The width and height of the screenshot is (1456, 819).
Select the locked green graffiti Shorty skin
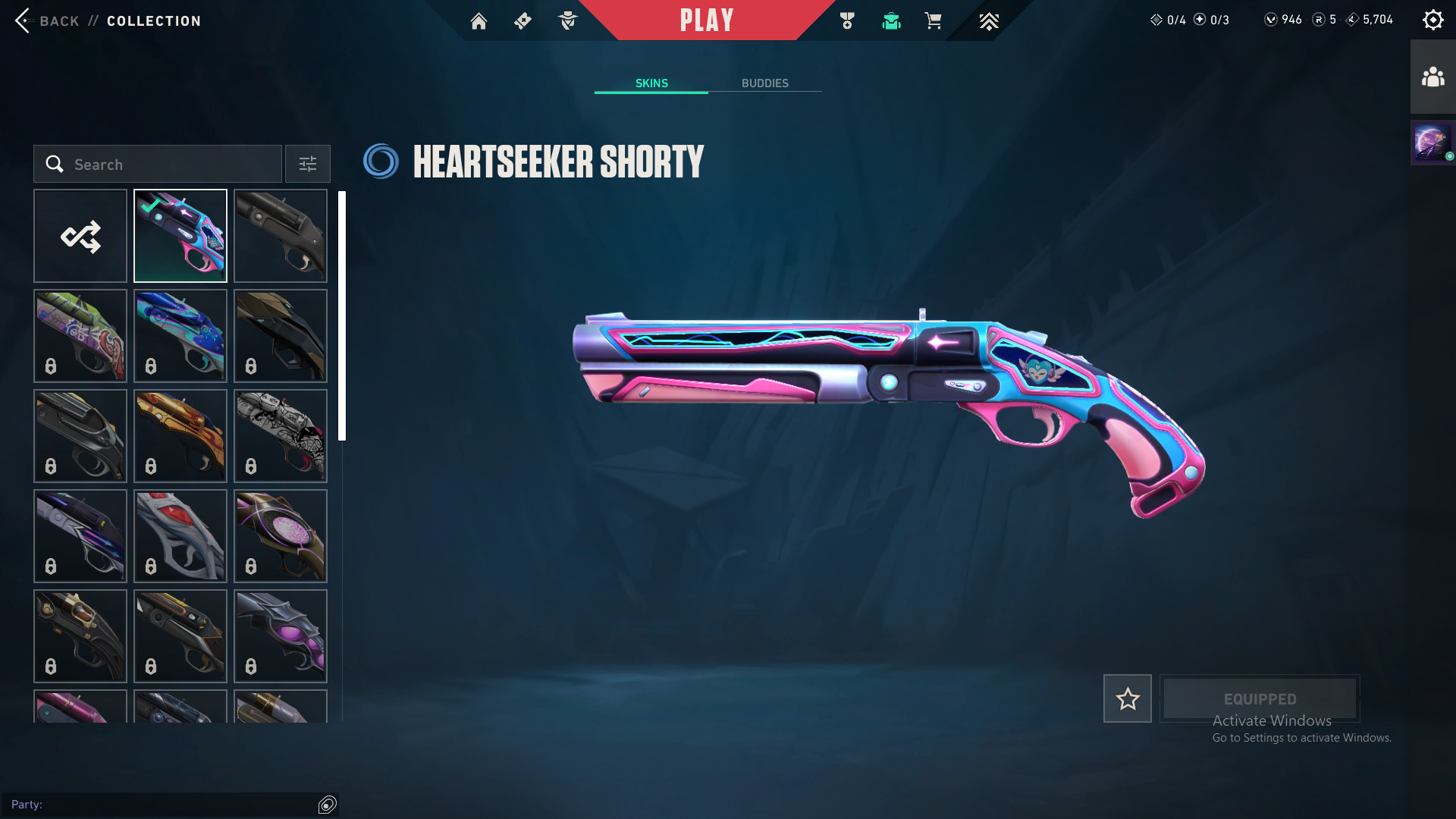click(x=80, y=336)
